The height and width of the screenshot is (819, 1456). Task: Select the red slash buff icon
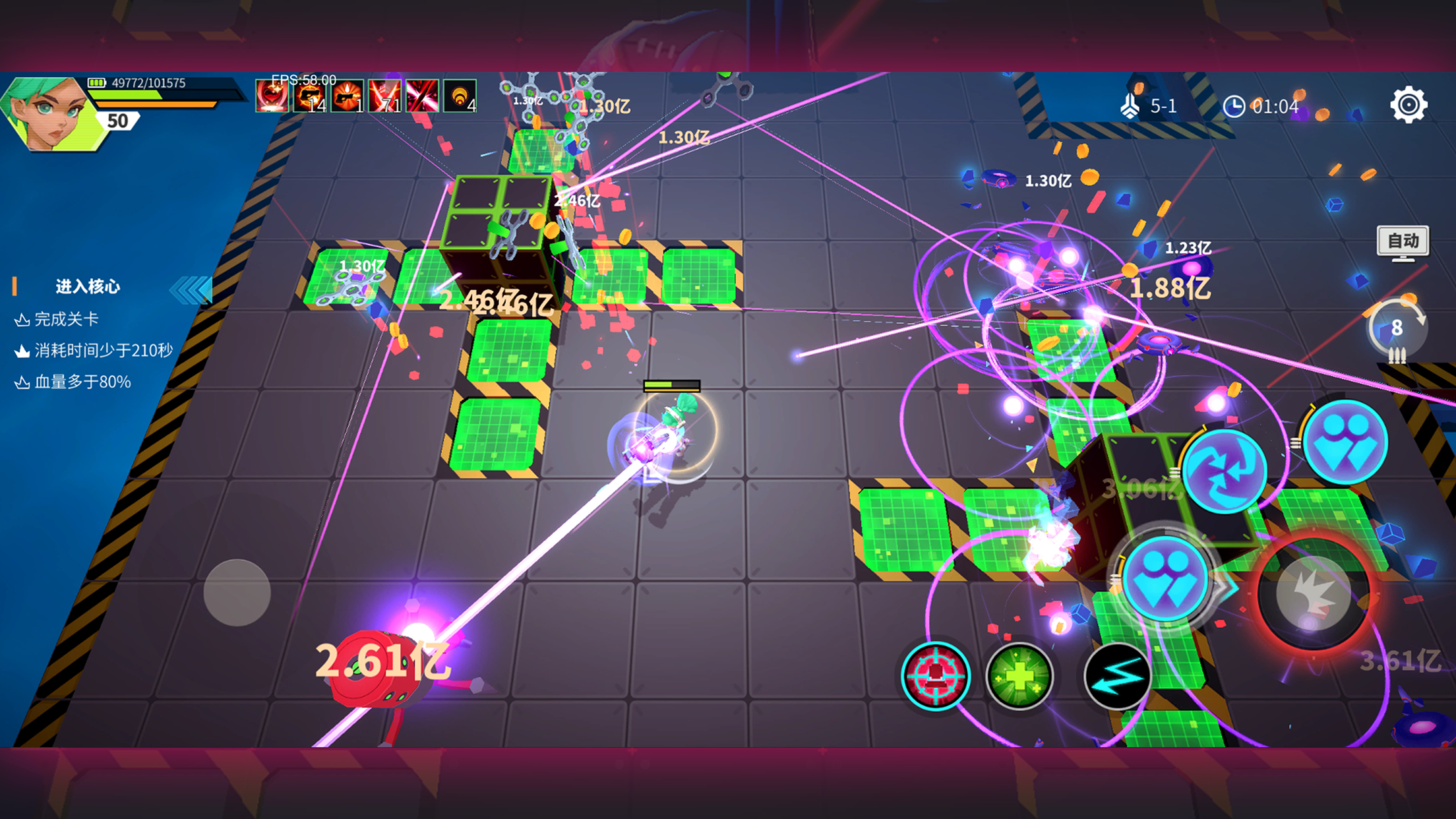422,96
